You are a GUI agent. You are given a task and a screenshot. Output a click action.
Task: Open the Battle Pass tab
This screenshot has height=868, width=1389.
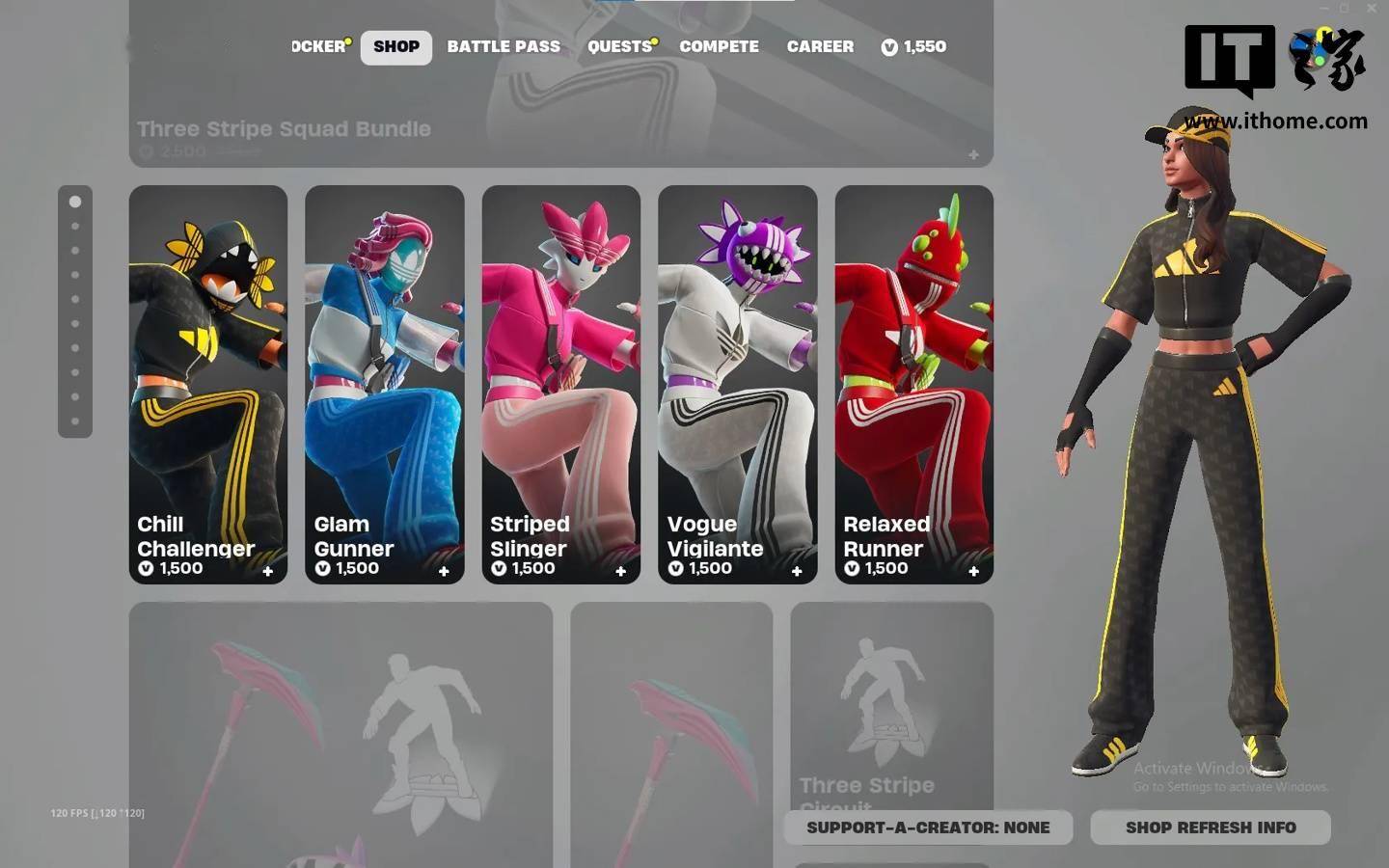tap(504, 46)
